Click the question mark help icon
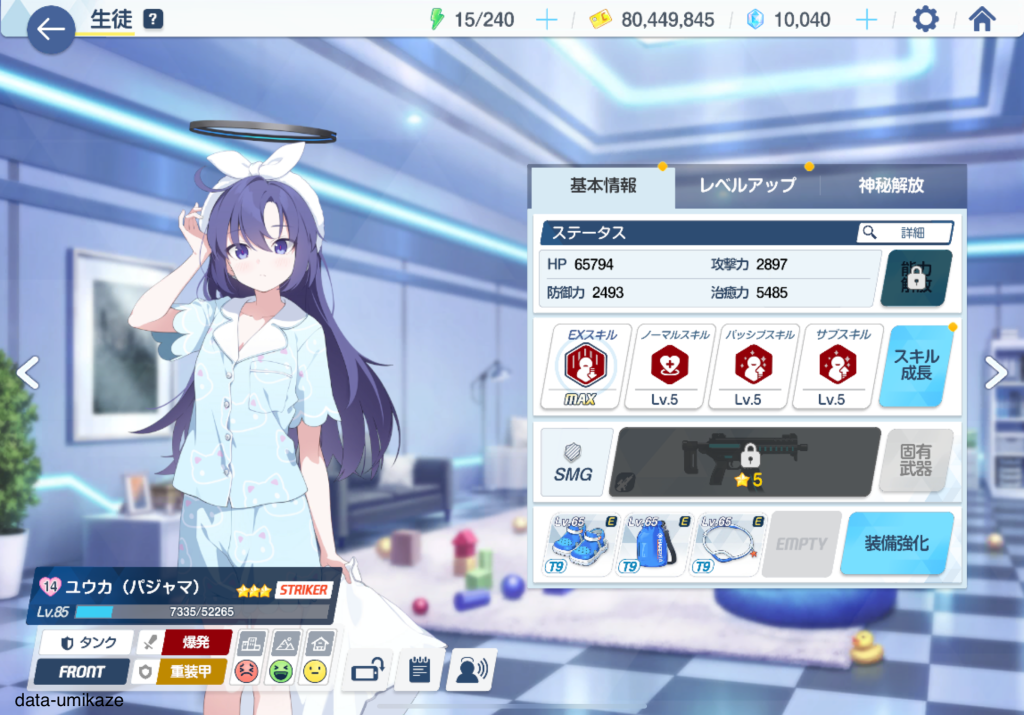 click(x=153, y=19)
